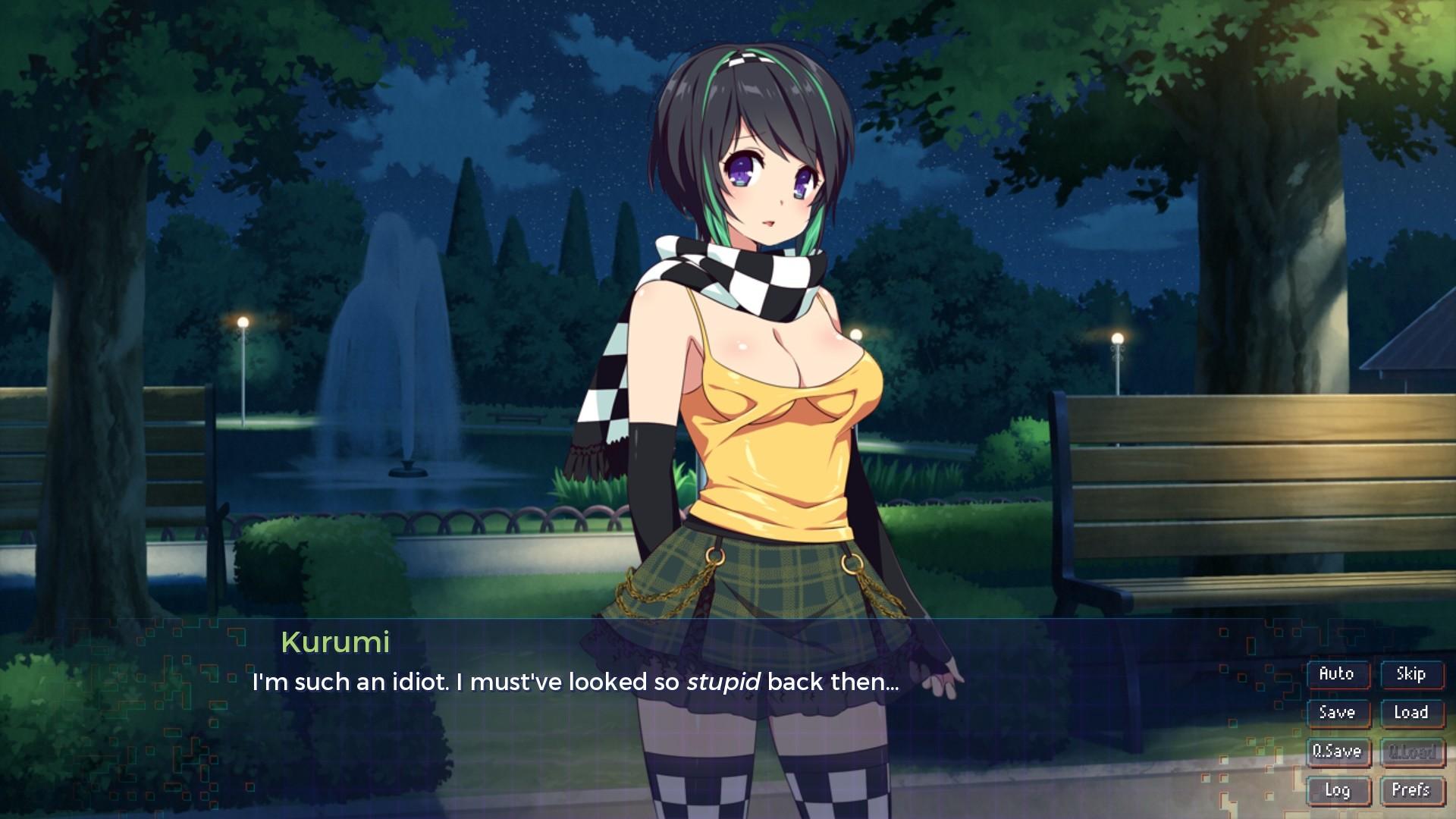Click the italicized word stupid in the dialogue
The image size is (1456, 819).
click(724, 682)
